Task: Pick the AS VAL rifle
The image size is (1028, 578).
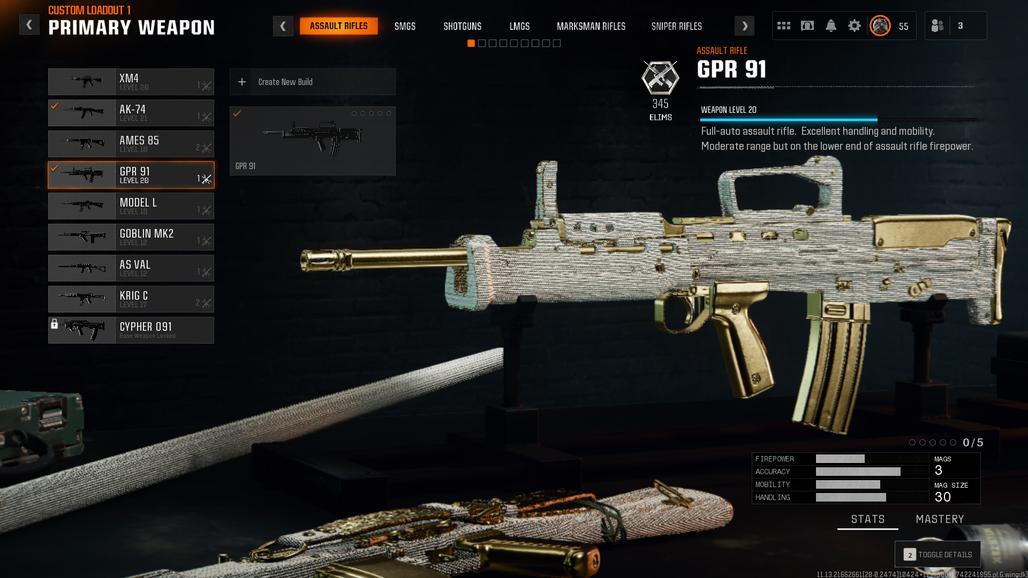Action: click(x=131, y=268)
